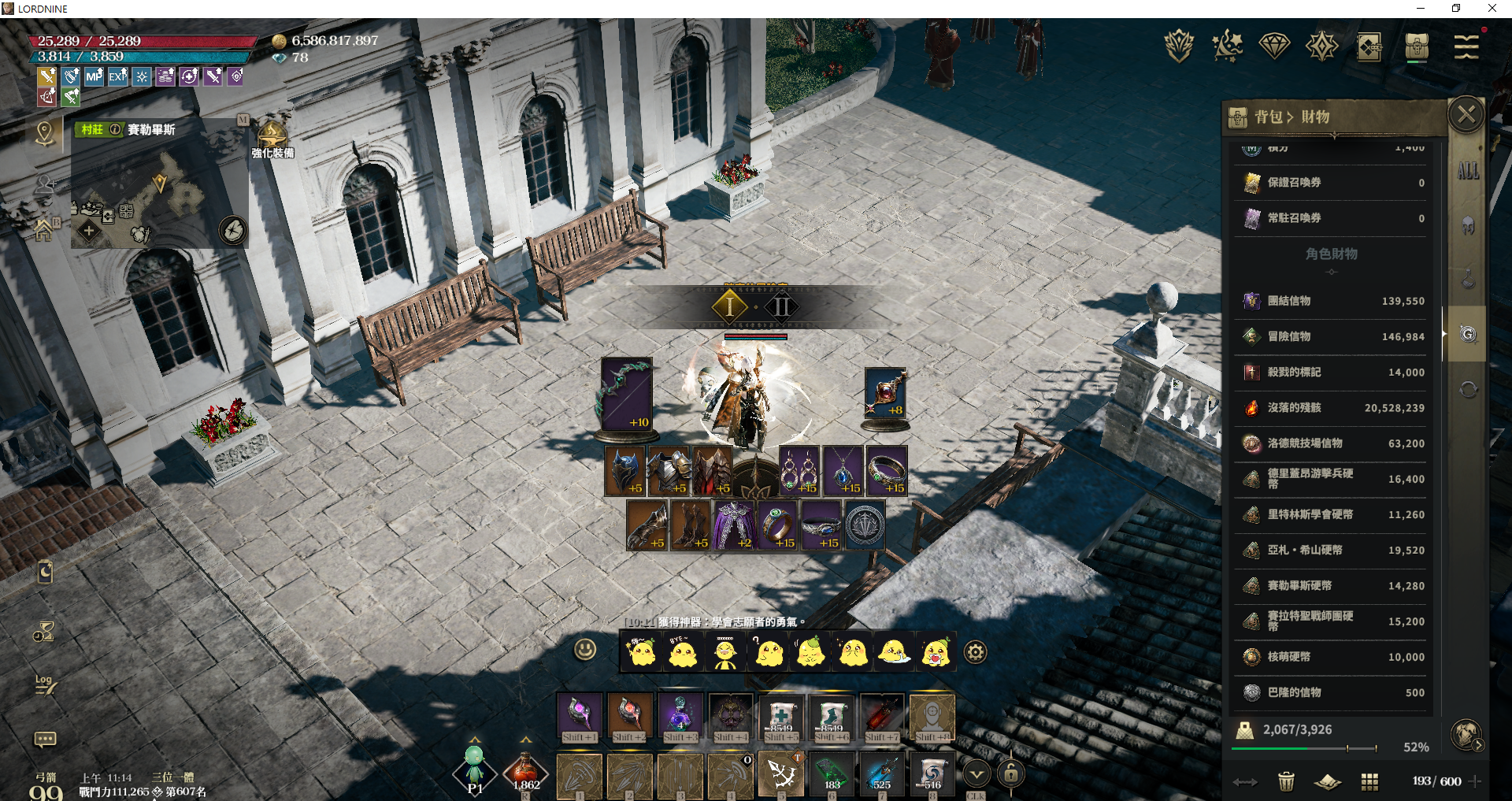Open the emote settings gear
The image size is (1512, 801).
[976, 652]
